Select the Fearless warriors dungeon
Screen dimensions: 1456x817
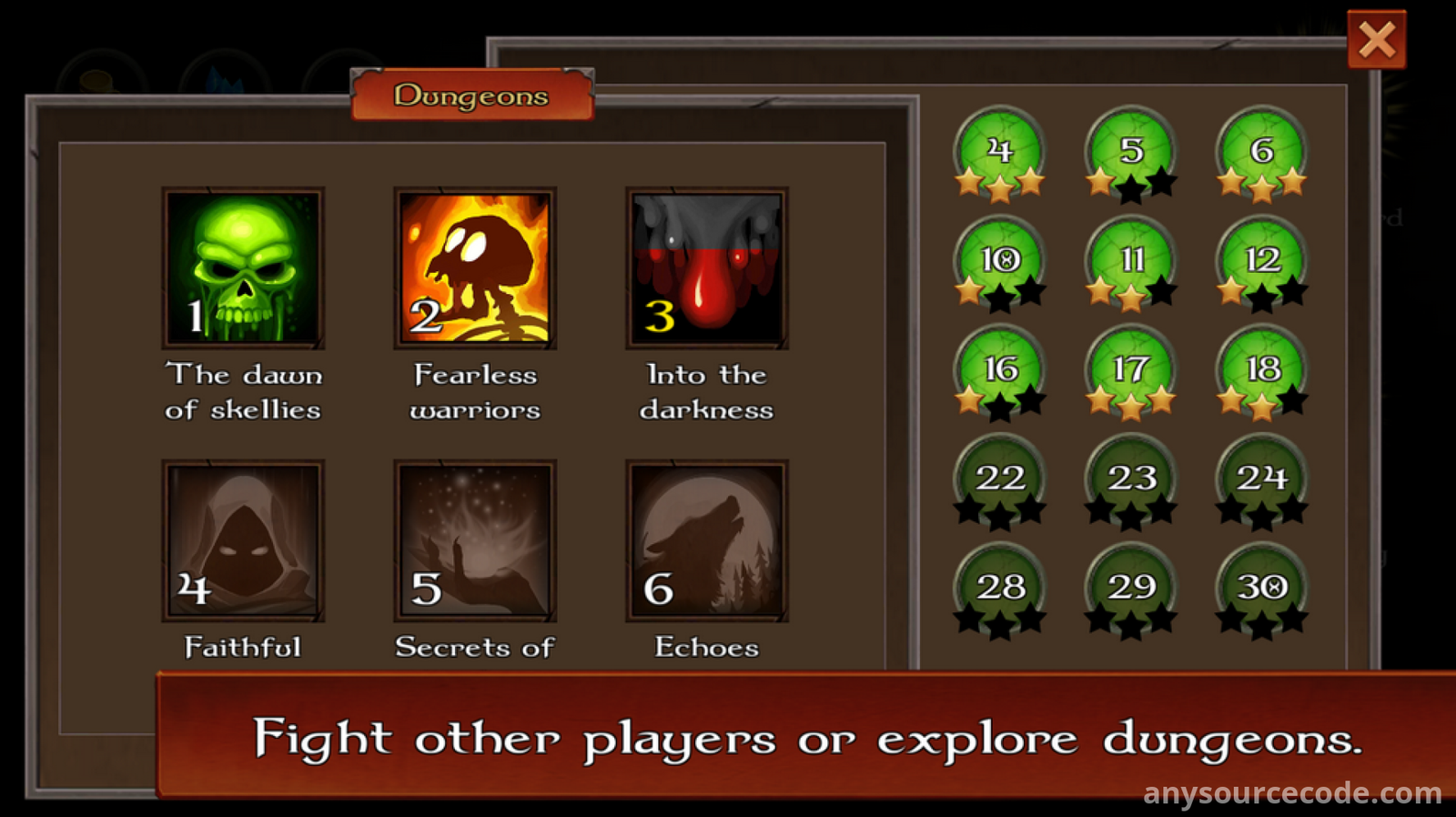click(x=475, y=268)
